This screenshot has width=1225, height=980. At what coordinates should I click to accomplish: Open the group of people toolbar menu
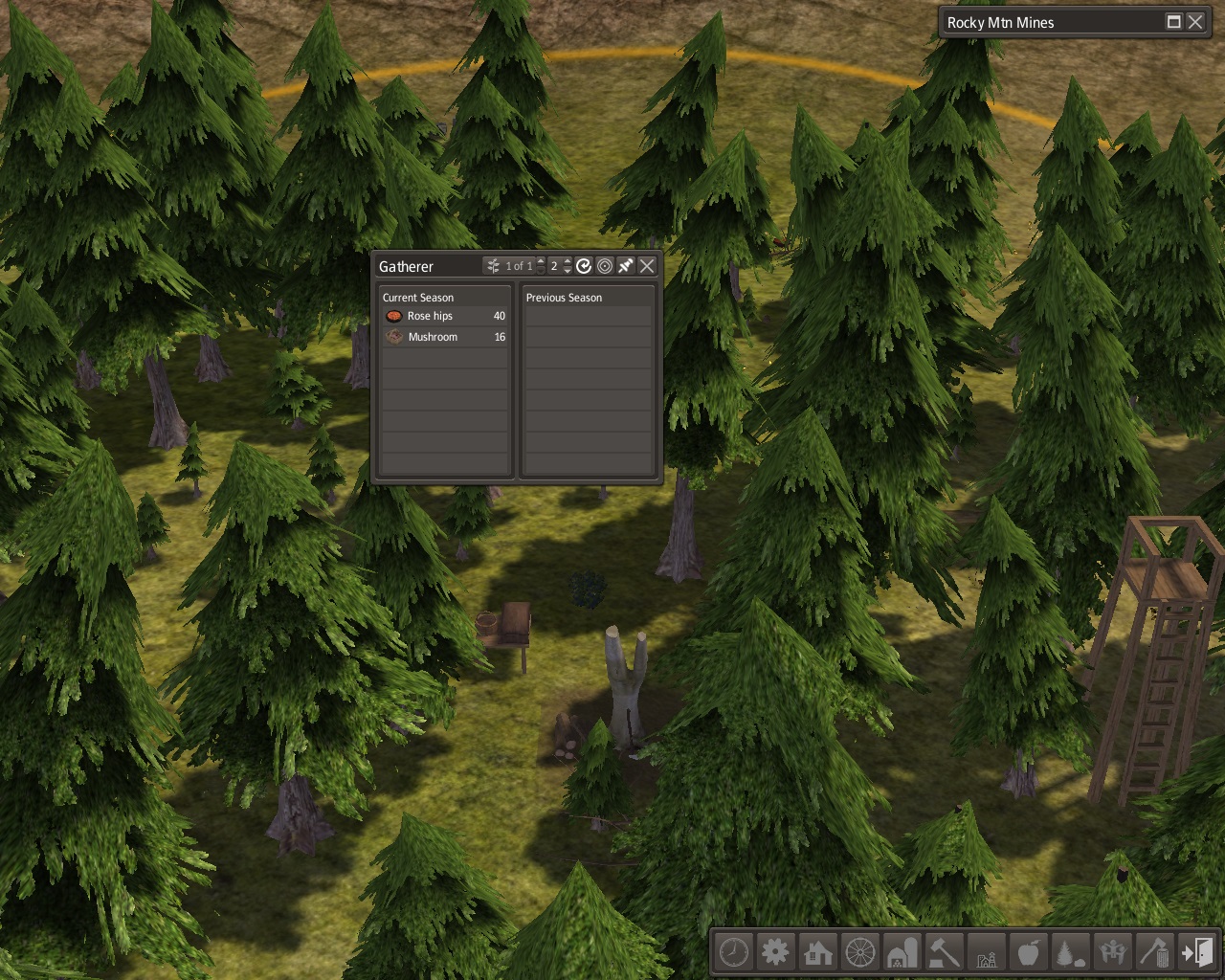1113,953
